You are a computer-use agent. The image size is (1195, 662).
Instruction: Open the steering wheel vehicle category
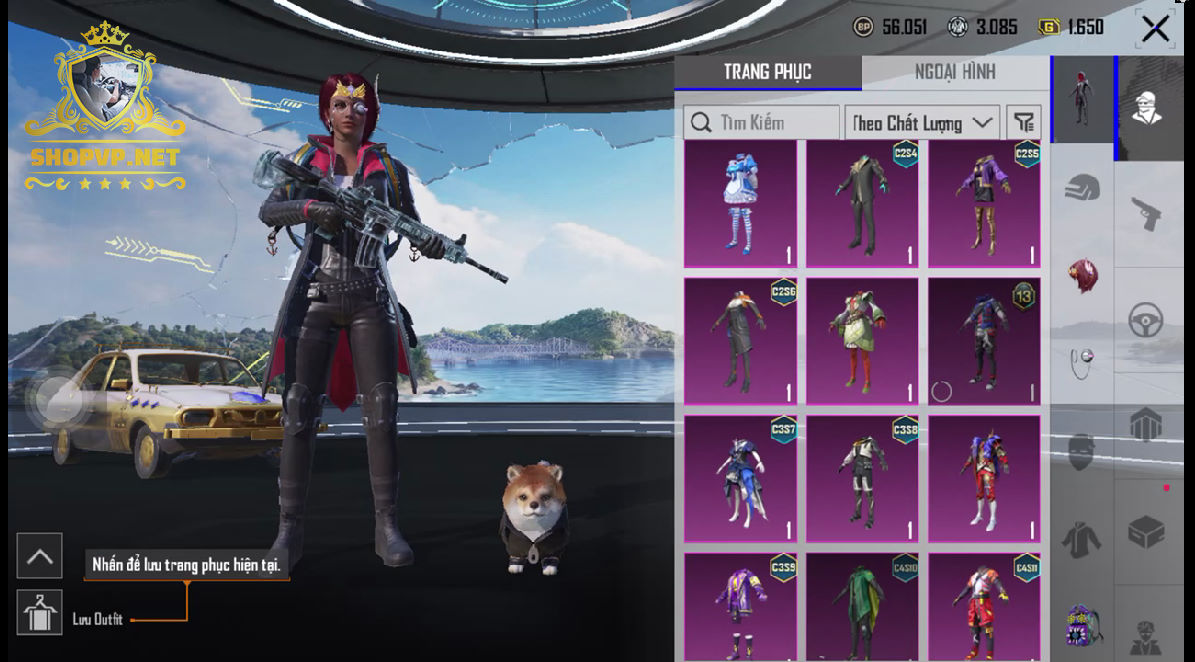click(x=1146, y=322)
